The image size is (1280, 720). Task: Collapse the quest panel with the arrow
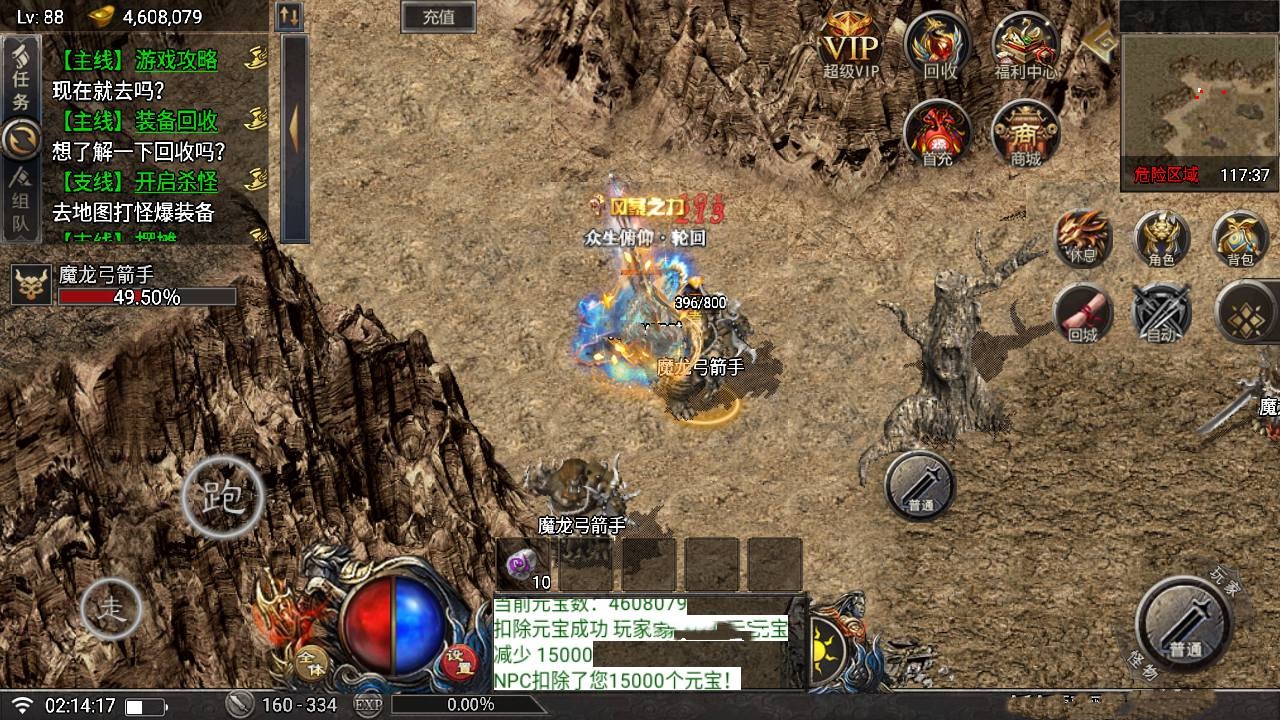295,130
